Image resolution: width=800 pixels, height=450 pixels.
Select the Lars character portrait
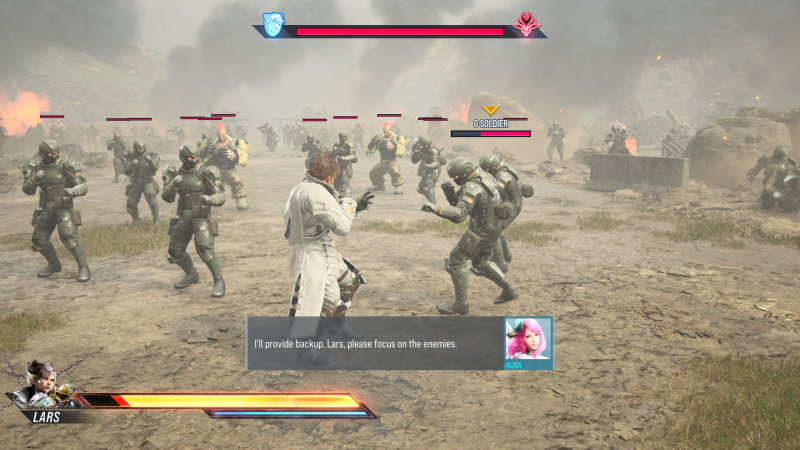(43, 382)
